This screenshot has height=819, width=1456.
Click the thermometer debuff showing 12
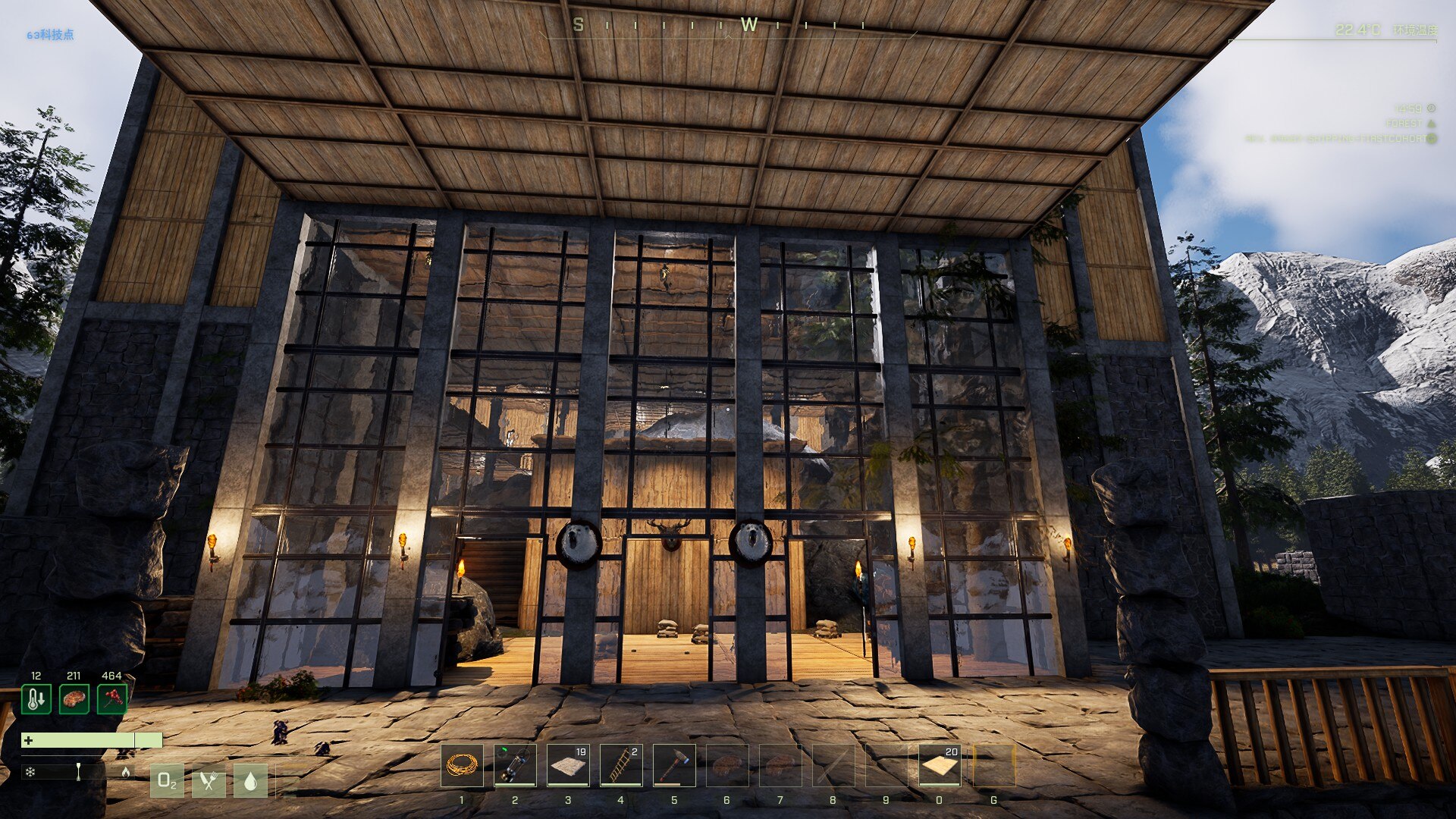36,699
